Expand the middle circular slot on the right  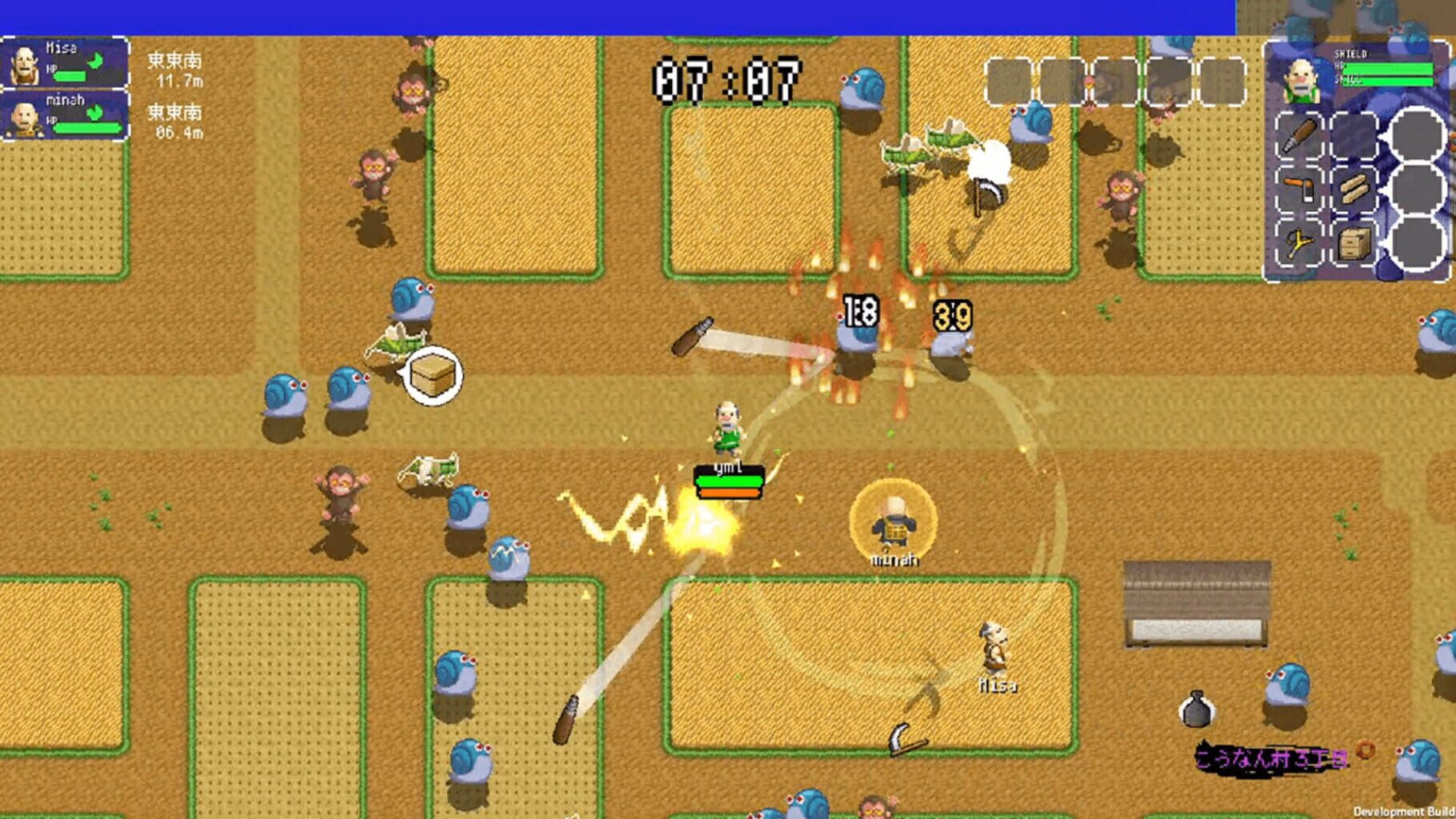(1415, 190)
